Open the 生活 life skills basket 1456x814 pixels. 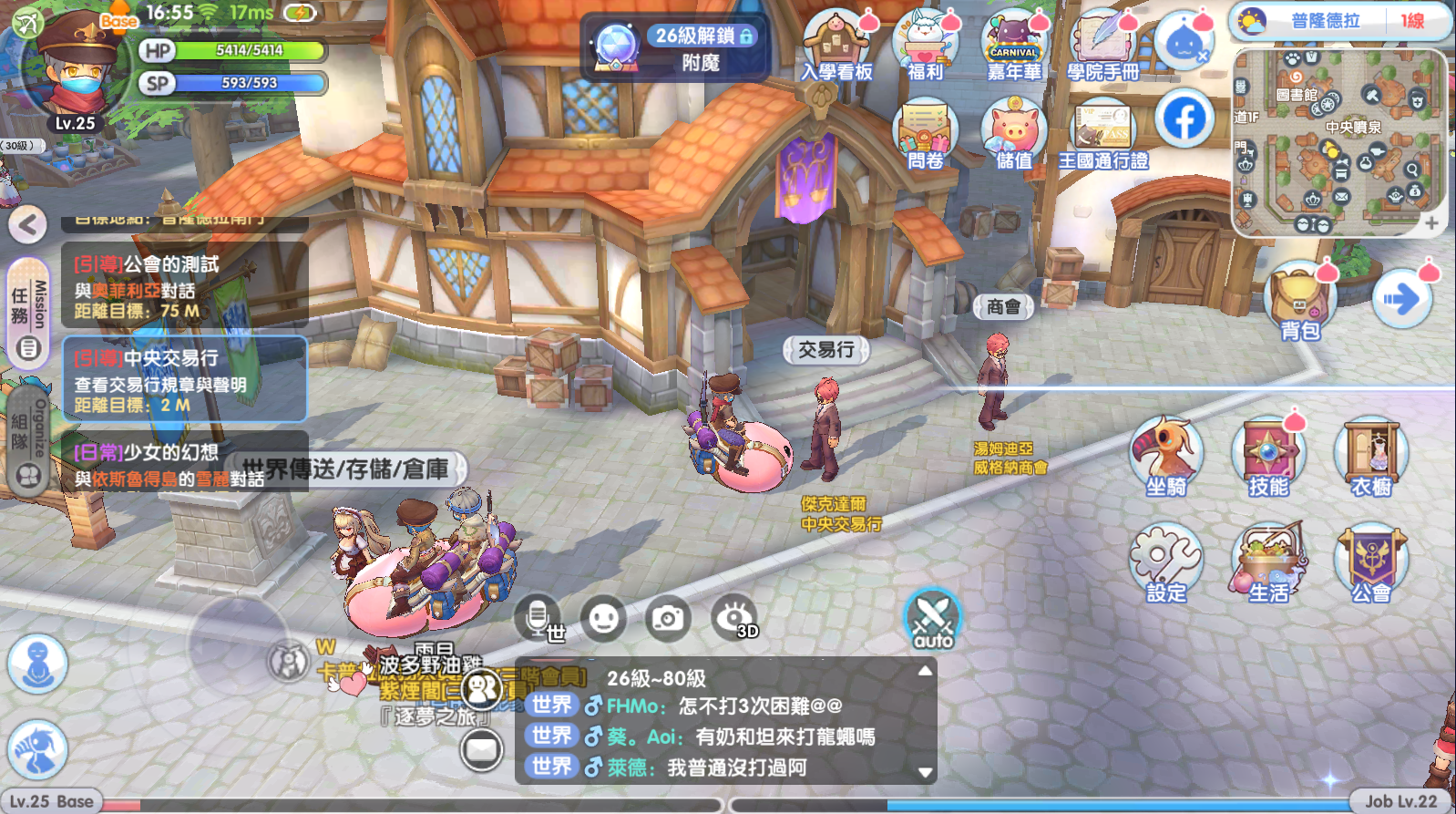(x=1268, y=560)
